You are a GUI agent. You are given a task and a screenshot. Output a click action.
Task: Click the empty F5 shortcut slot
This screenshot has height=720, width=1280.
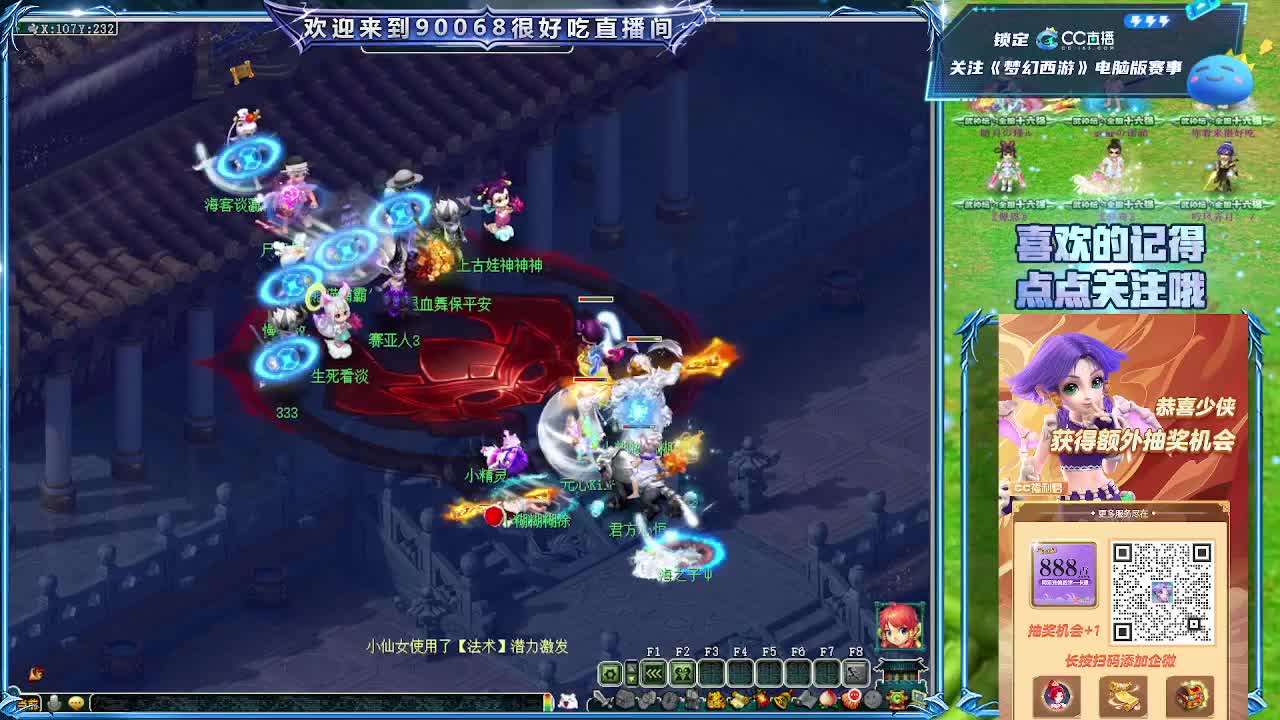pyautogui.click(x=769, y=672)
